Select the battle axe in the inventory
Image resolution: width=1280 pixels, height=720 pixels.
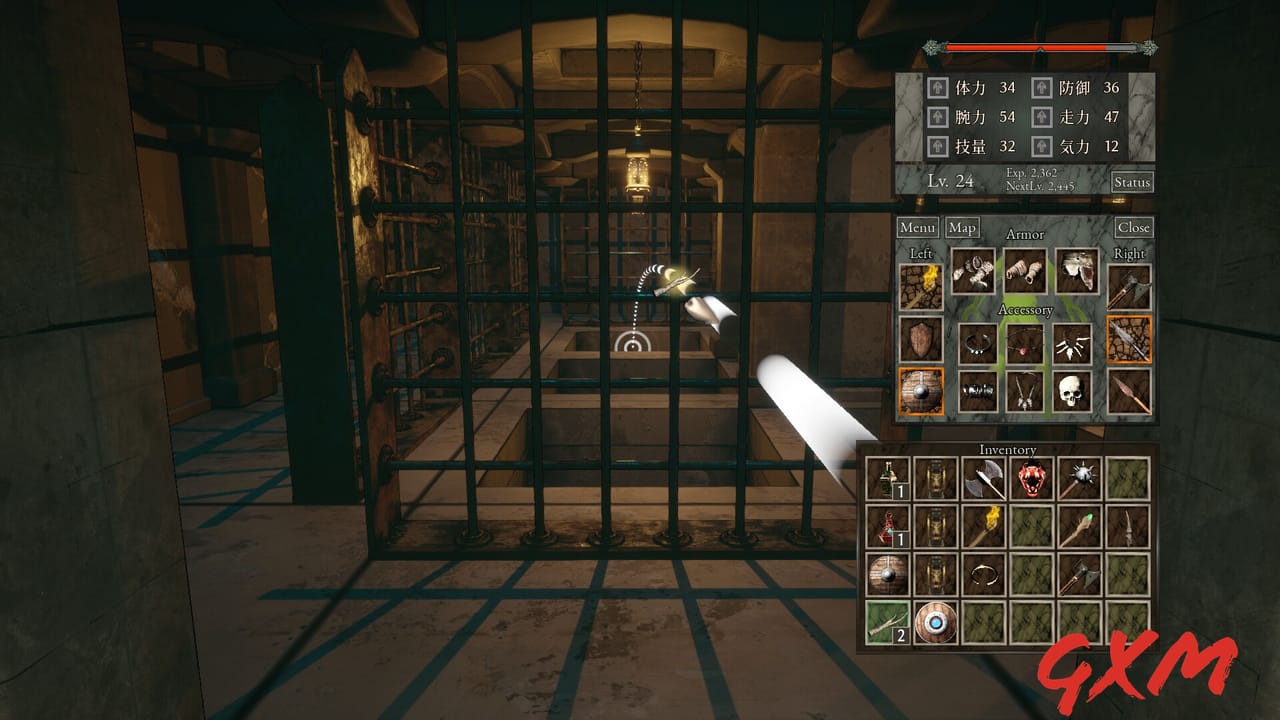pos(986,480)
